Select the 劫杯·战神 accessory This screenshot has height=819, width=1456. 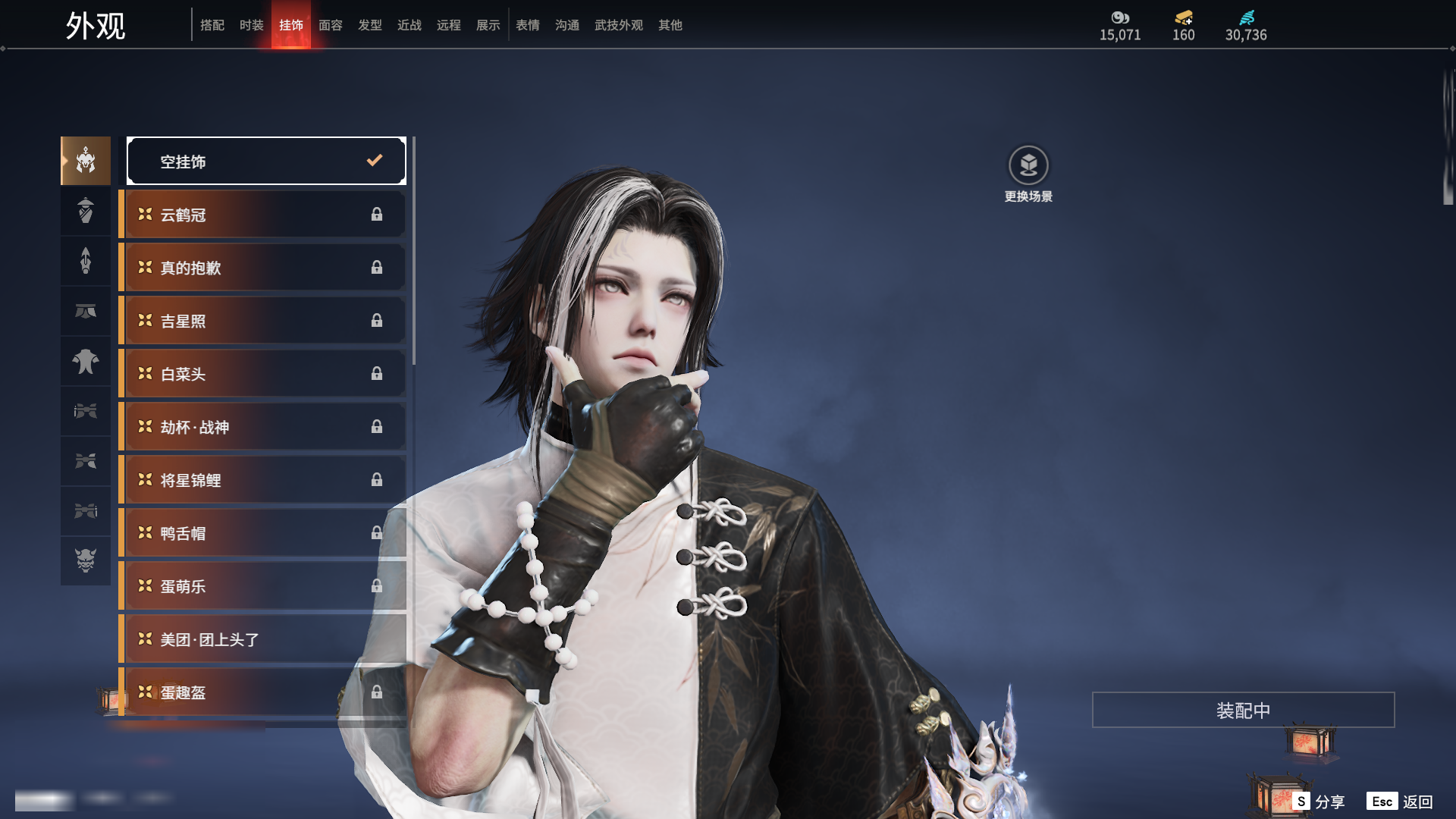coord(262,427)
